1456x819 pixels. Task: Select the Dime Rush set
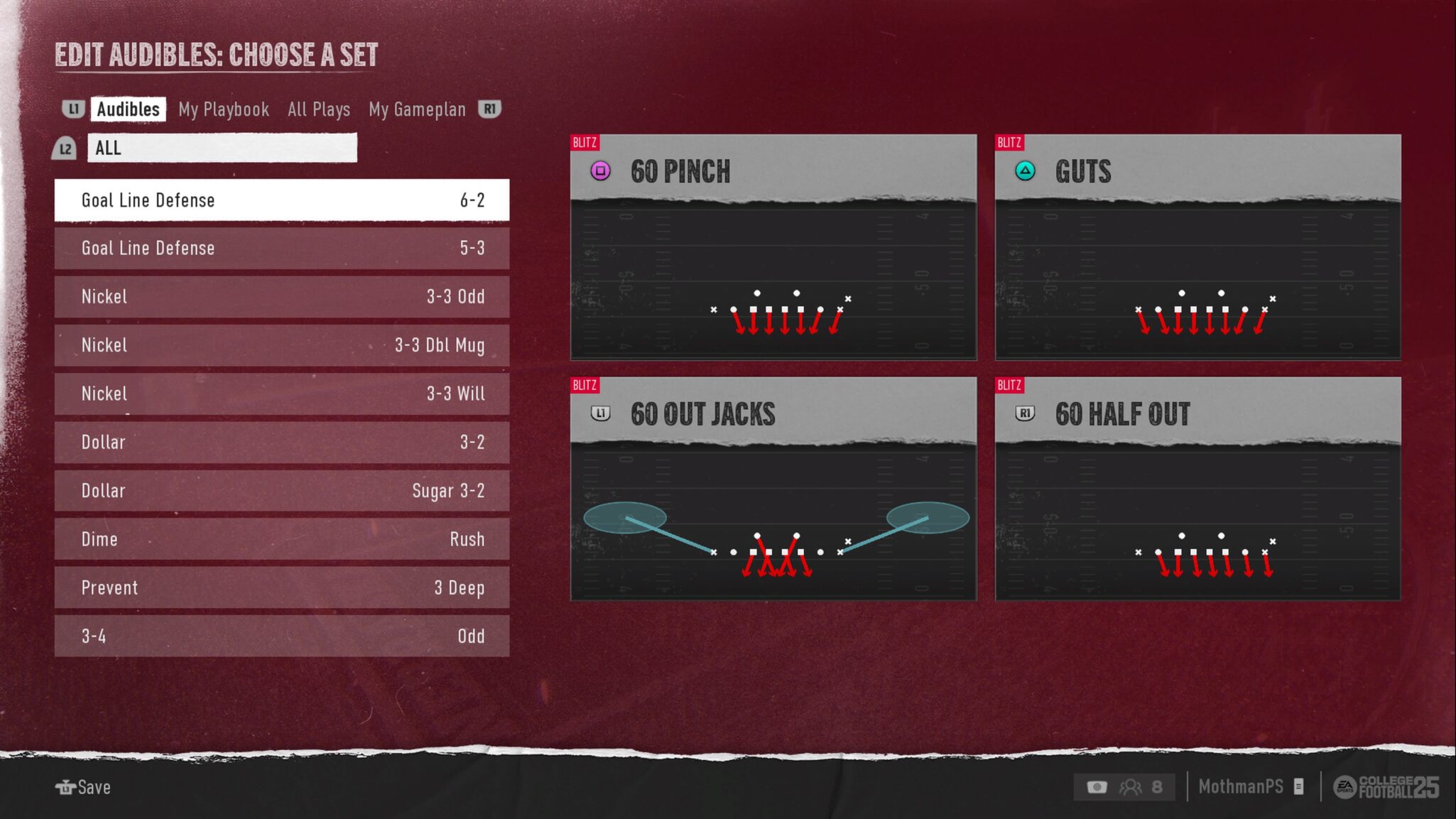coord(282,539)
